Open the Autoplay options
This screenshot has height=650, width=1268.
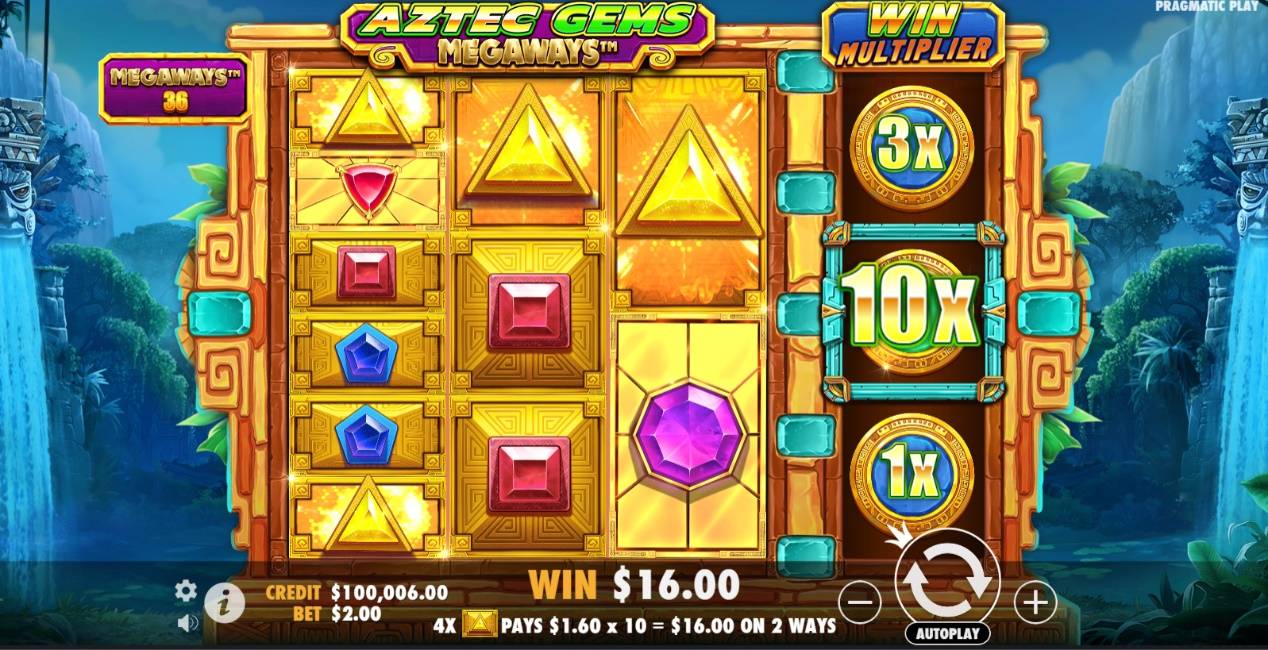(947, 634)
